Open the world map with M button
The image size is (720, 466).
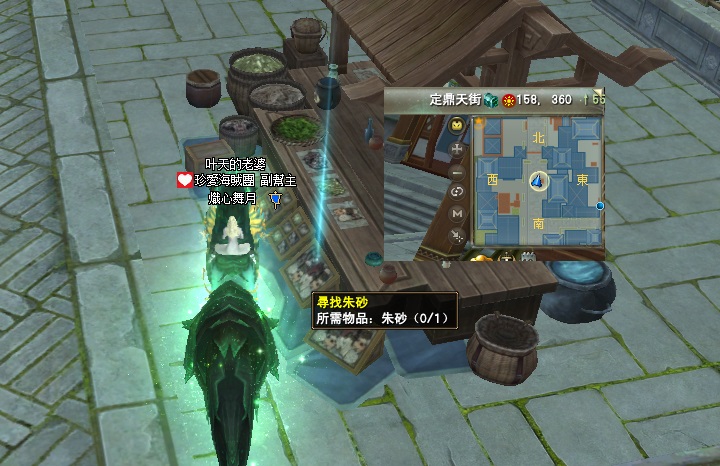[x=457, y=213]
